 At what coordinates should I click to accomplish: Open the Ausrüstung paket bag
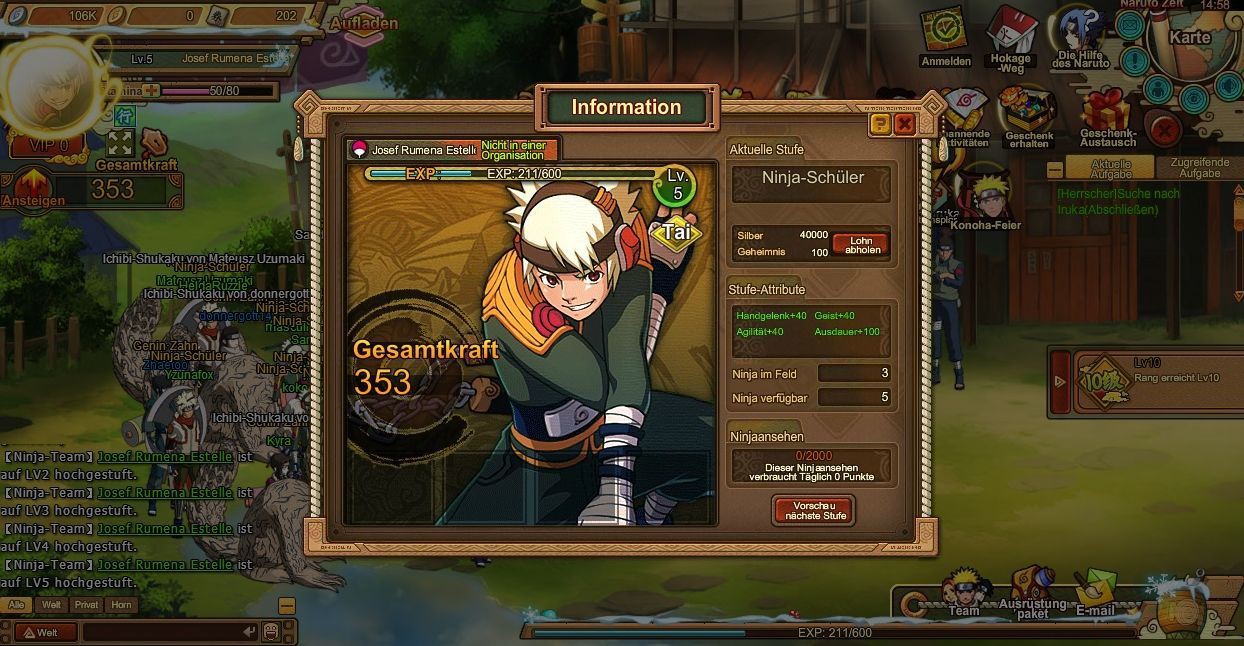(x=1032, y=590)
